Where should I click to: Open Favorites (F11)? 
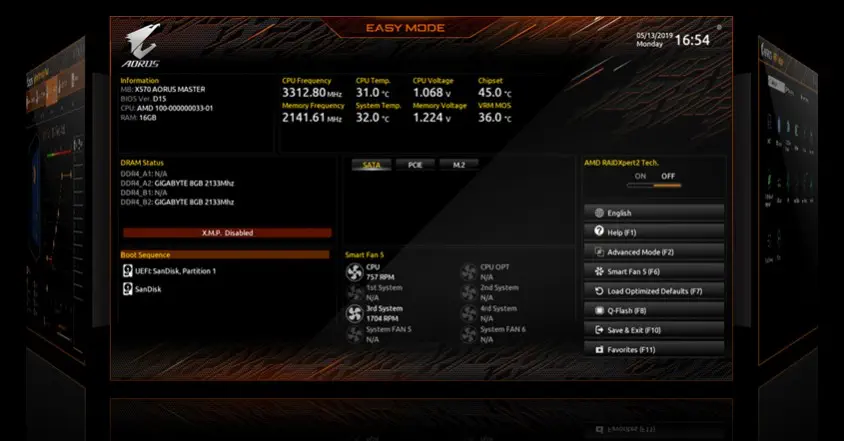coord(653,349)
